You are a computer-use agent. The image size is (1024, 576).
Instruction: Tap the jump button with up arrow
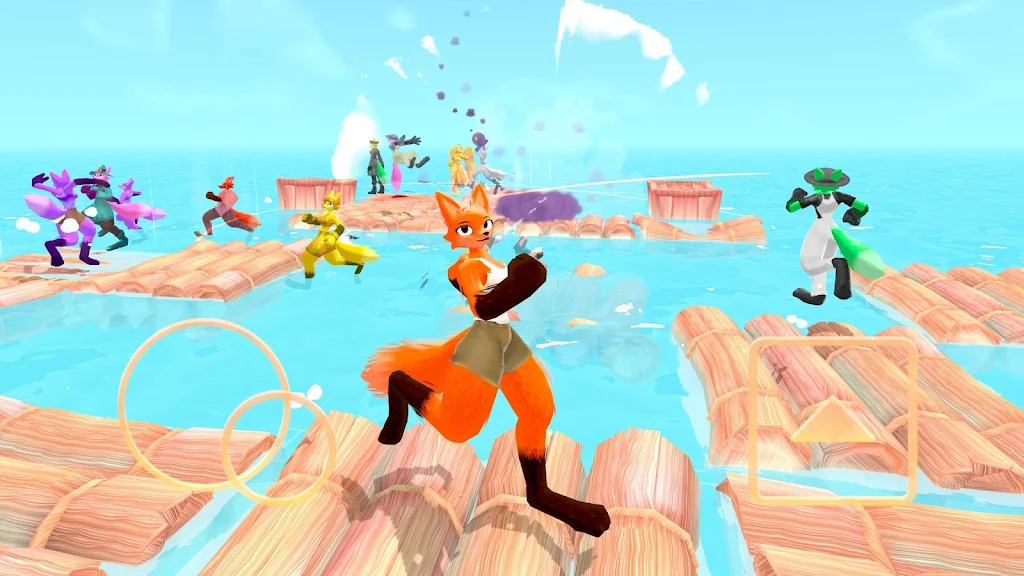832,420
